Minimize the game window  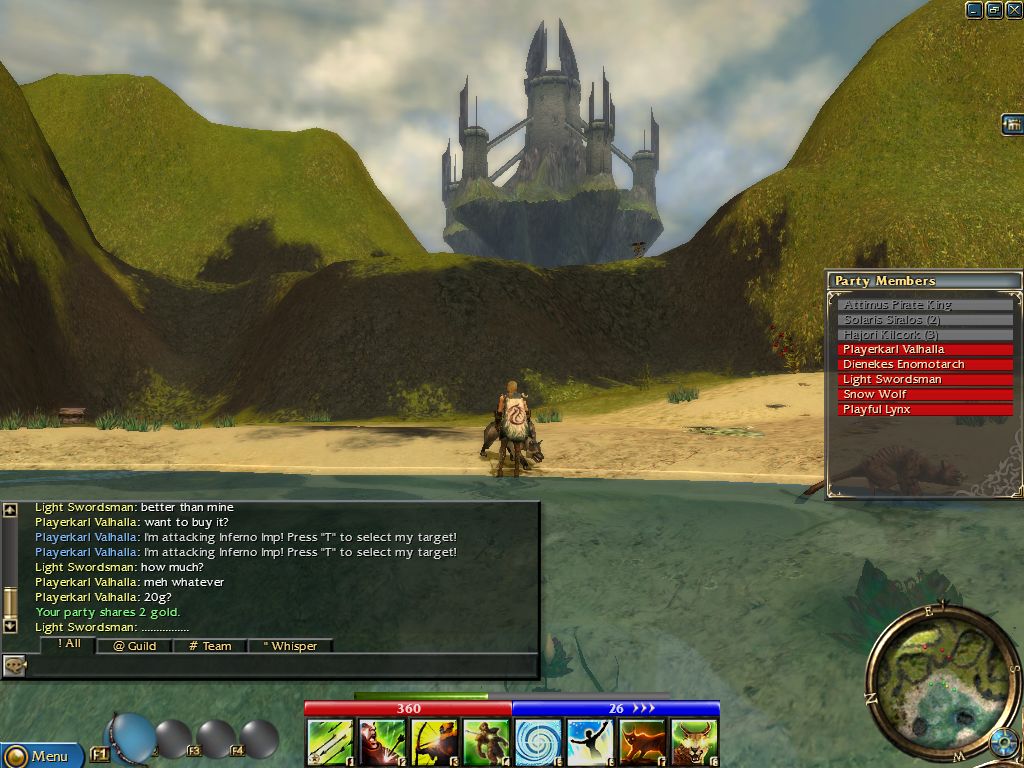click(974, 10)
